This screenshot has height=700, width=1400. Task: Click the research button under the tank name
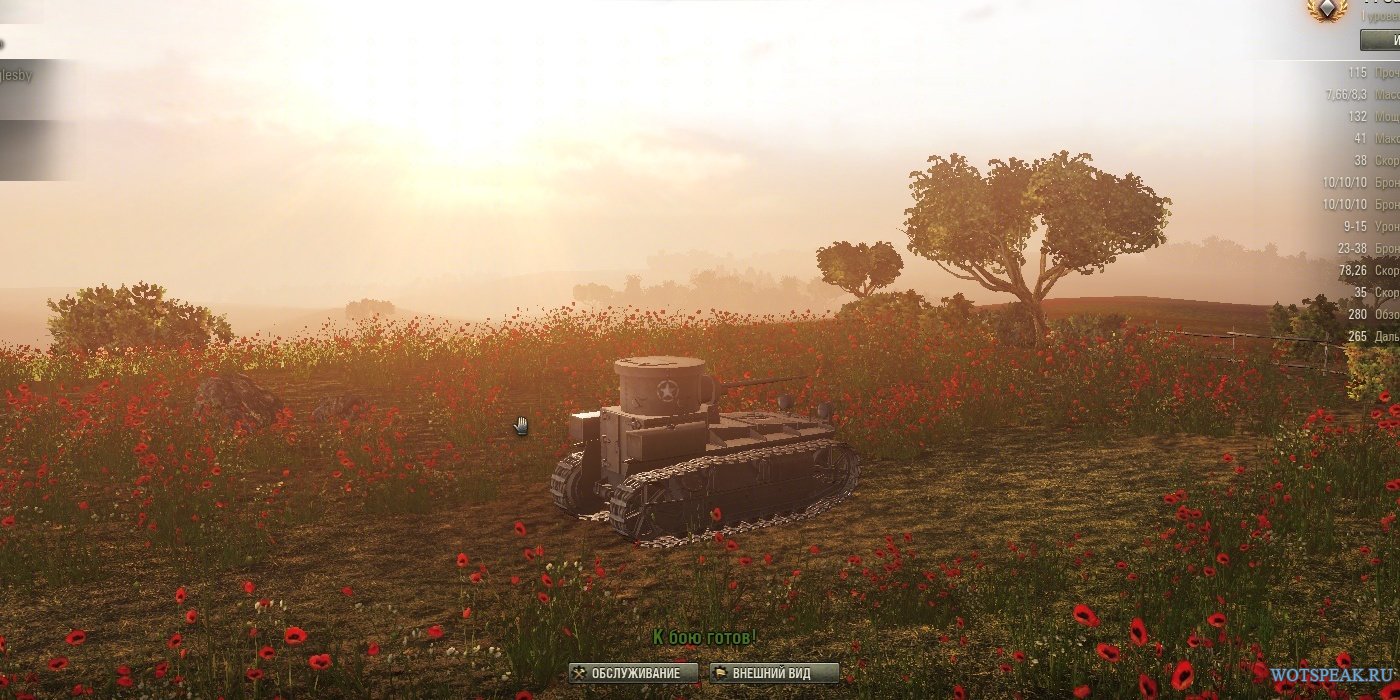(x=1381, y=40)
